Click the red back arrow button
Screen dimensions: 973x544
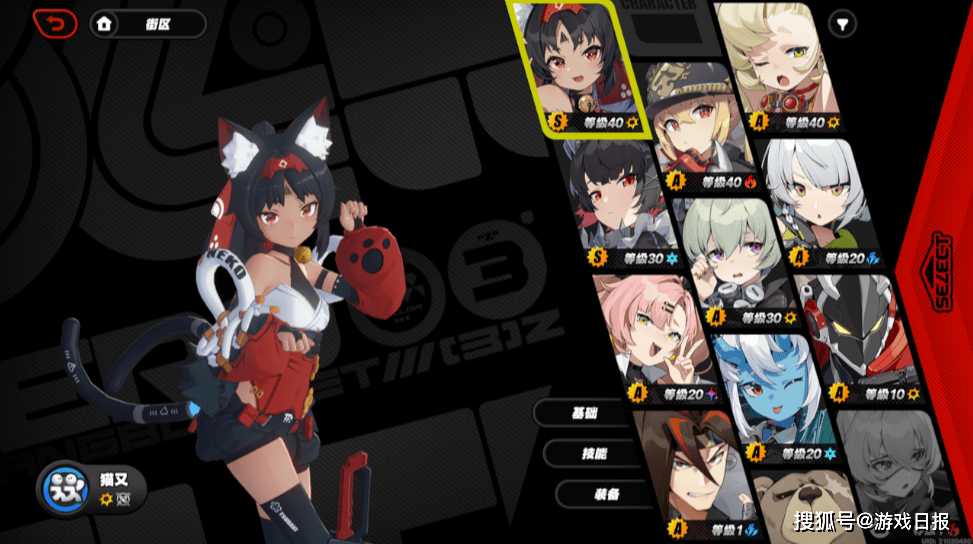click(x=54, y=23)
